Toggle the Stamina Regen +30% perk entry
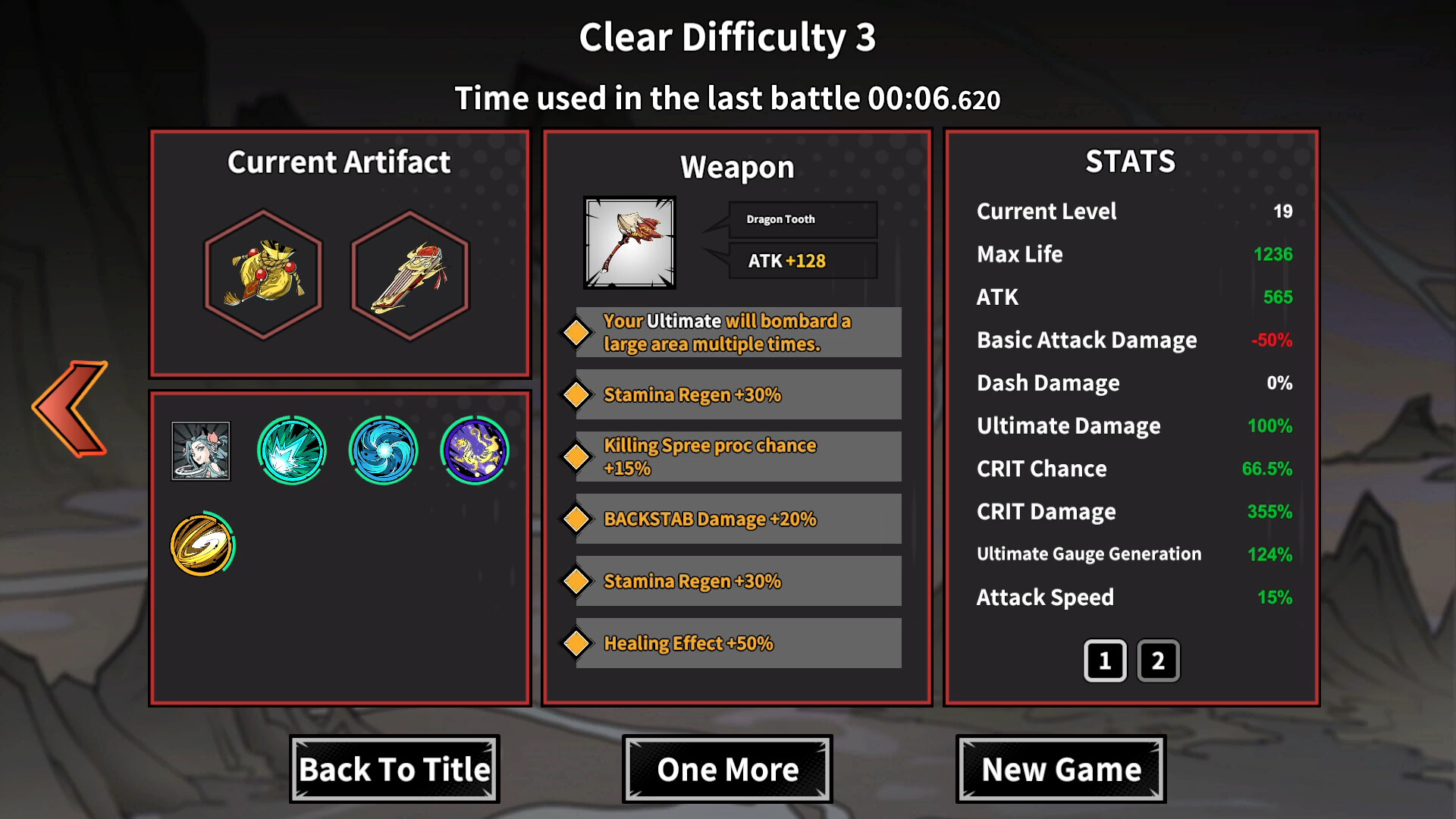Image resolution: width=1456 pixels, height=819 pixels. [x=736, y=394]
